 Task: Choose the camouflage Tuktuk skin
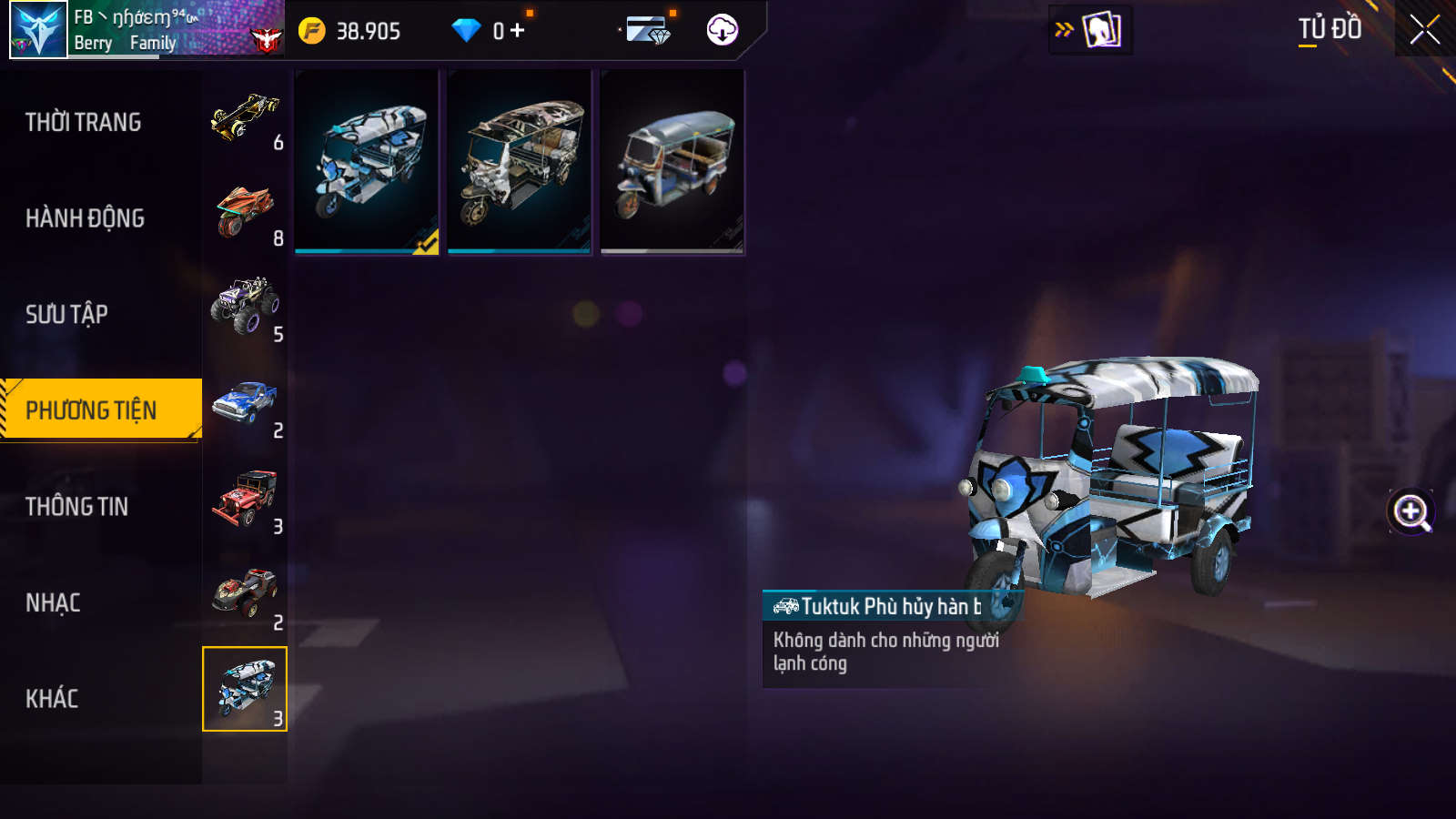[x=520, y=161]
